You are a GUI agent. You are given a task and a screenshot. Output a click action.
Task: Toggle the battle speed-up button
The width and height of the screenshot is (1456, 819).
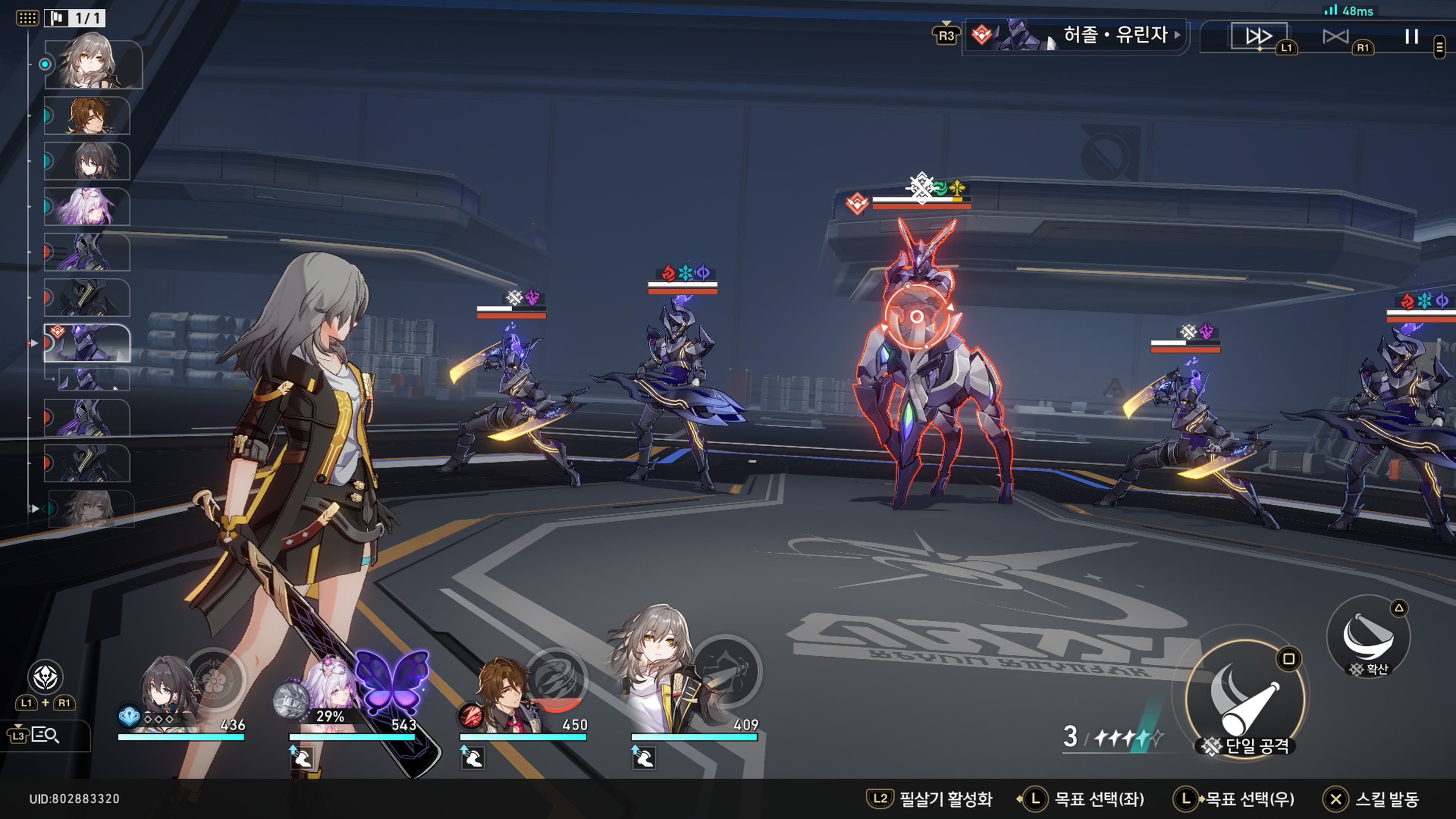[x=1259, y=37]
